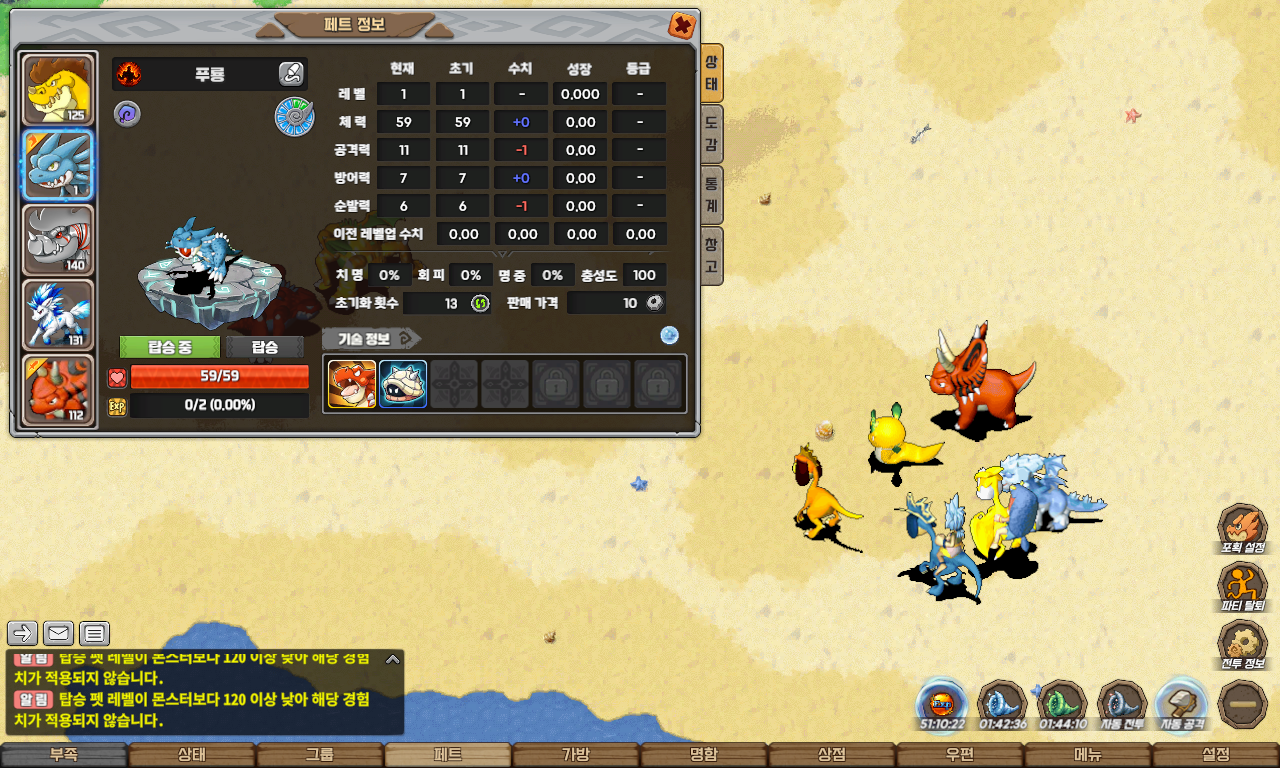
Task: Select the level 140 gray rhino pet
Action: 58,240
